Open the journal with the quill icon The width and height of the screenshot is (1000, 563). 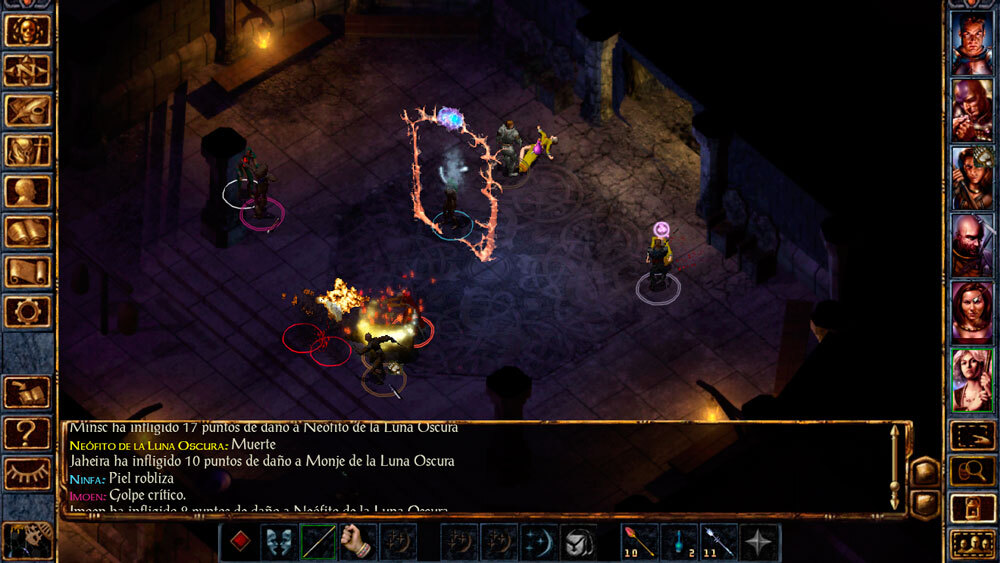click(x=27, y=111)
